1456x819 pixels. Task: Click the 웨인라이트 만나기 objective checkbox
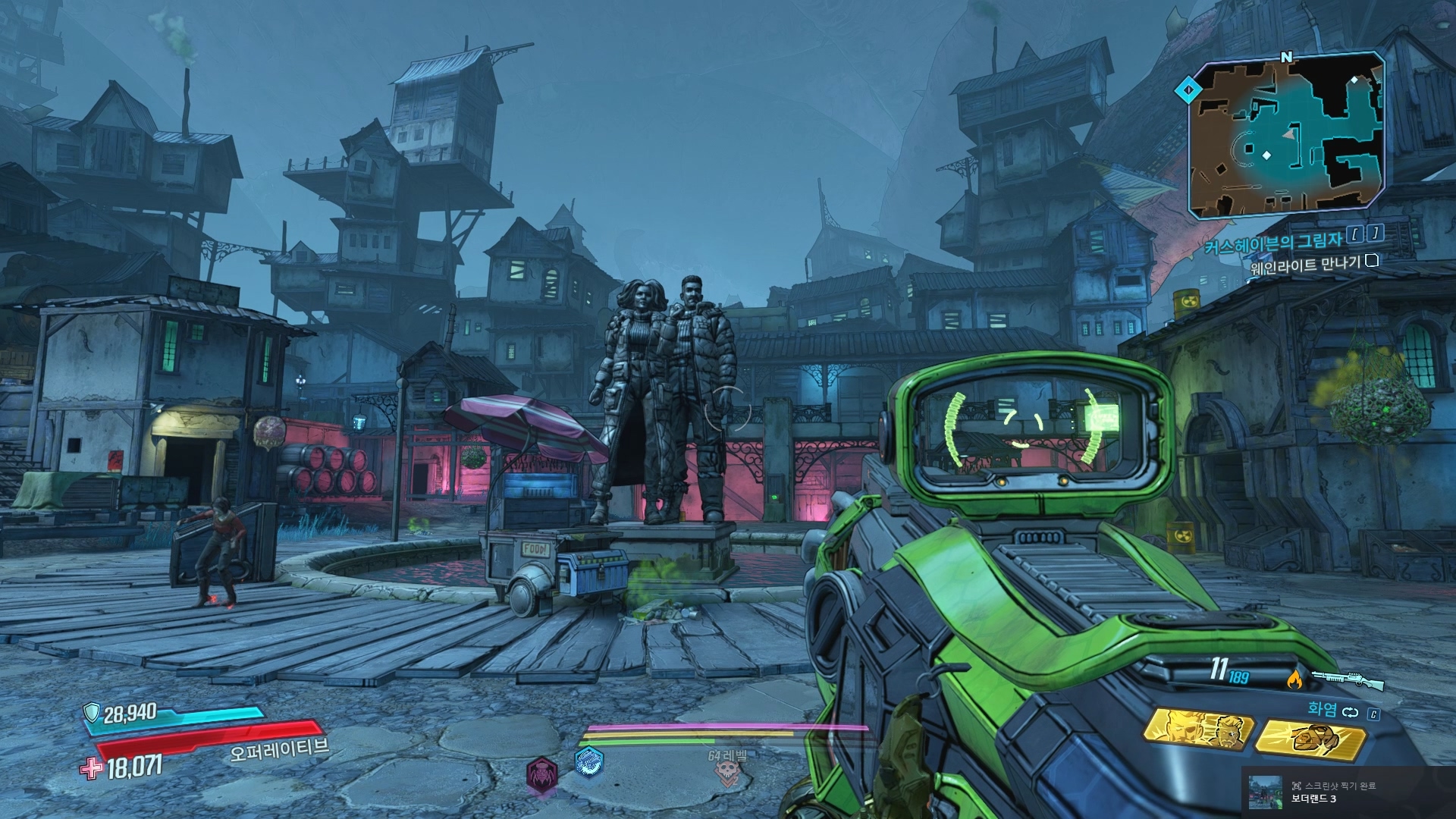(1371, 261)
